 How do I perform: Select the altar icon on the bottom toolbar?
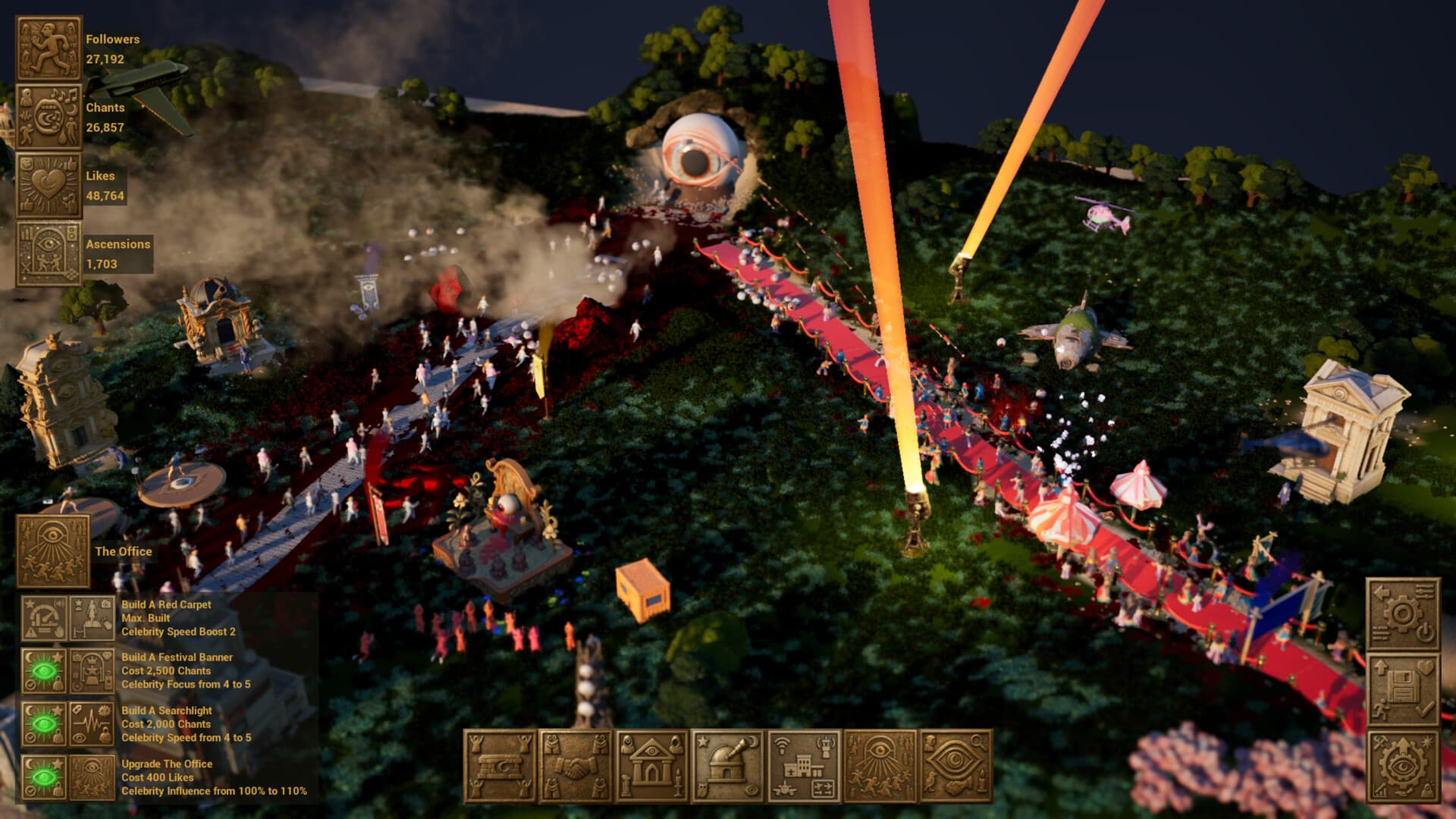point(502,762)
